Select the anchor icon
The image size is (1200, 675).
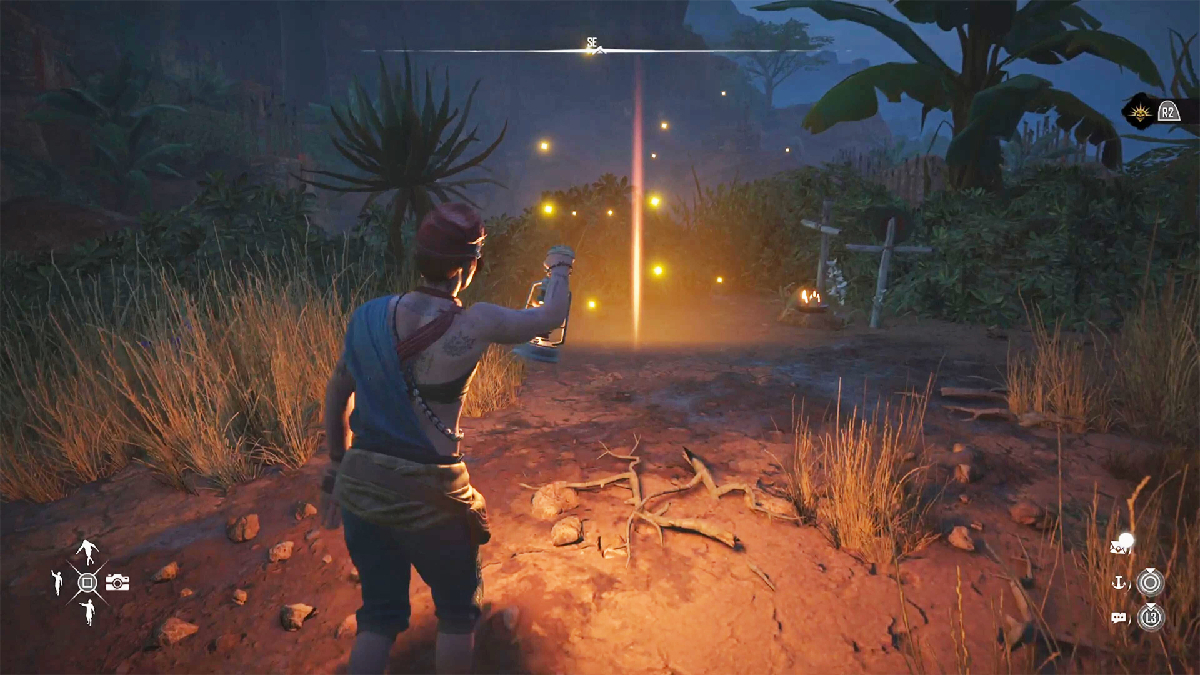click(x=1120, y=582)
